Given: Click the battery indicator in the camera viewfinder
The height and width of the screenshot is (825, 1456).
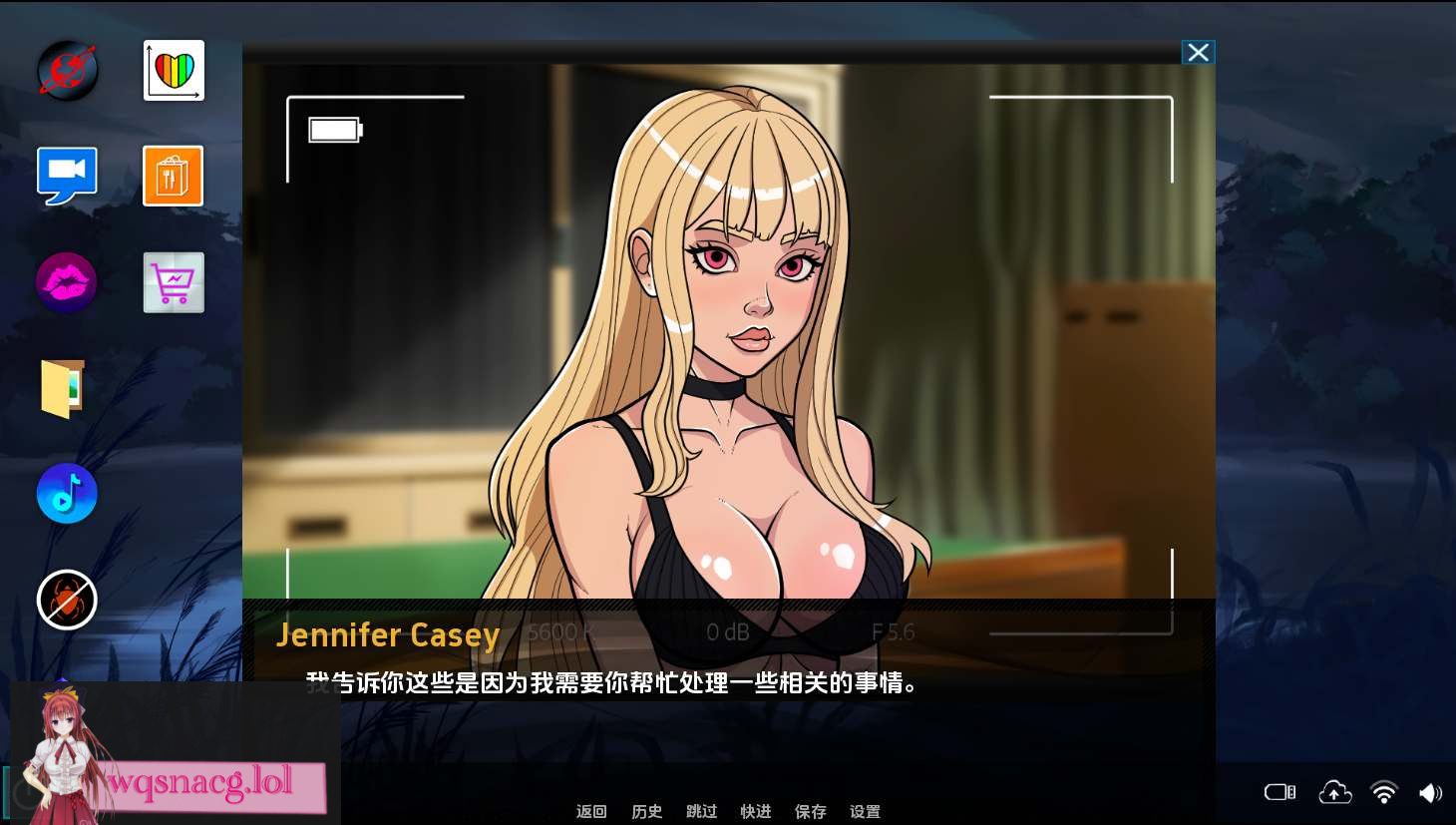Looking at the screenshot, I should [x=334, y=129].
